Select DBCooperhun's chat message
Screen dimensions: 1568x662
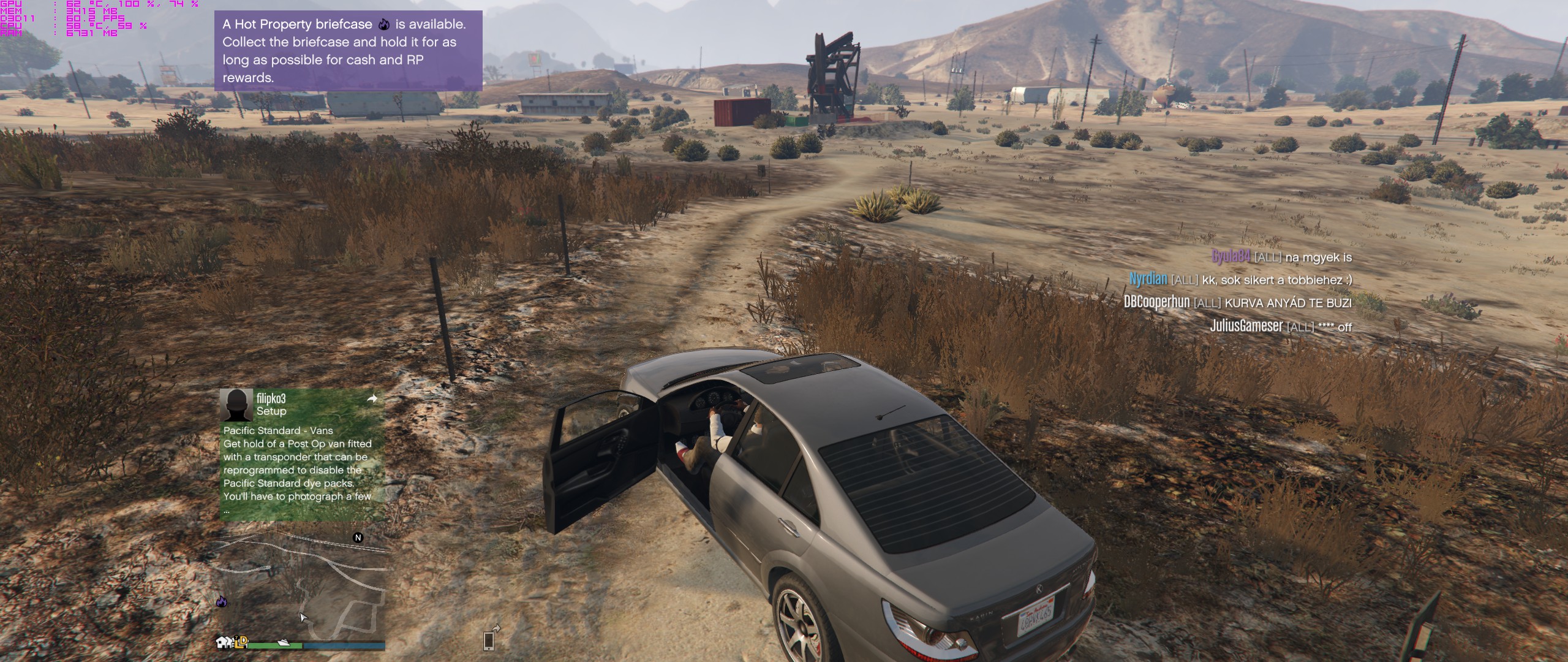1237,303
